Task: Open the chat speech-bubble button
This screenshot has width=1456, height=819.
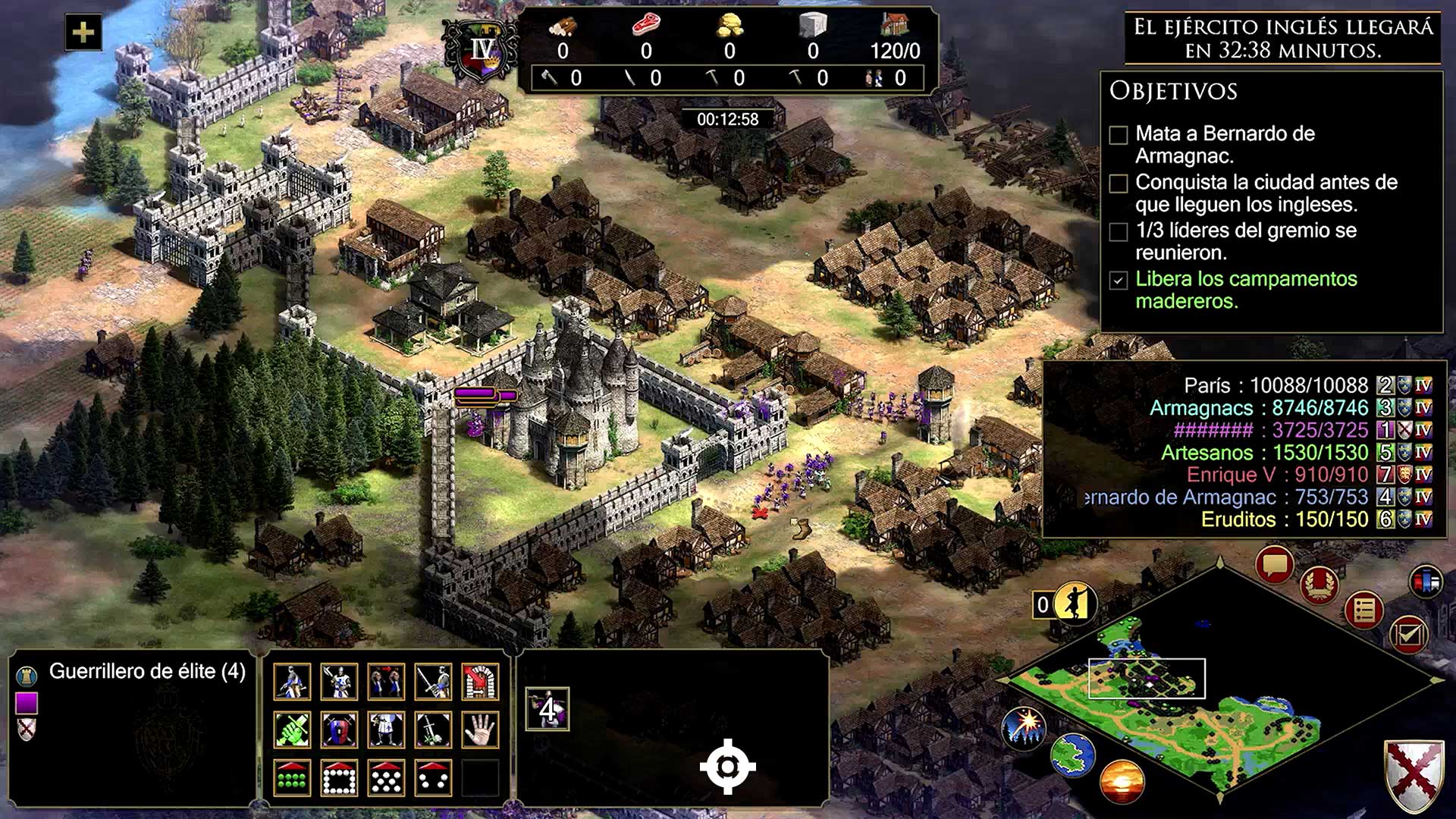Action: [x=1274, y=565]
